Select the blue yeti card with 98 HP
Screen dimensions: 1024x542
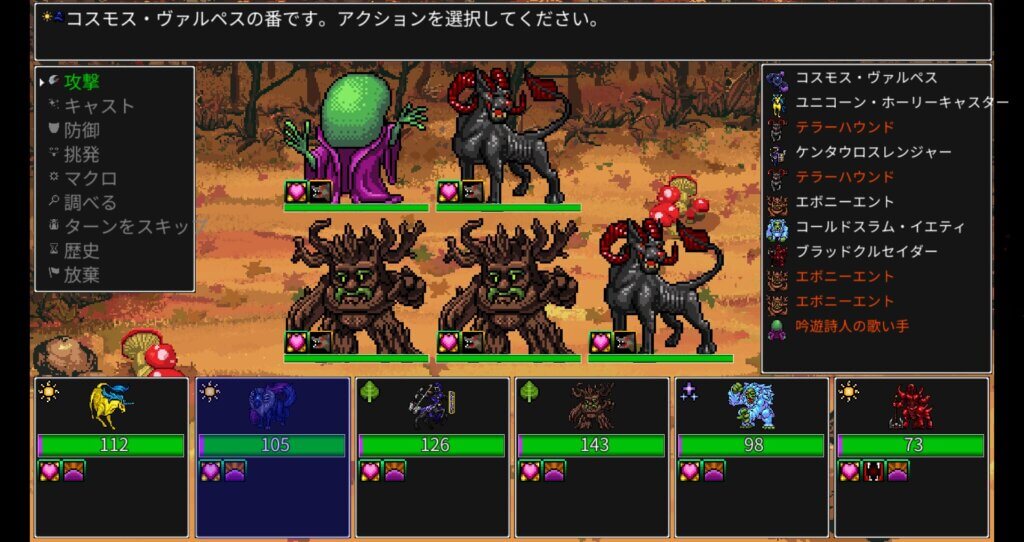pos(753,456)
